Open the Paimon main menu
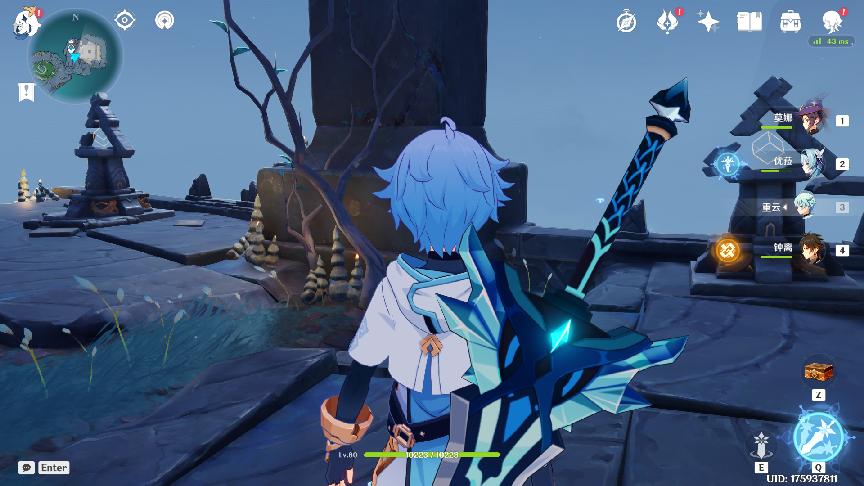 pyautogui.click(x=25, y=22)
